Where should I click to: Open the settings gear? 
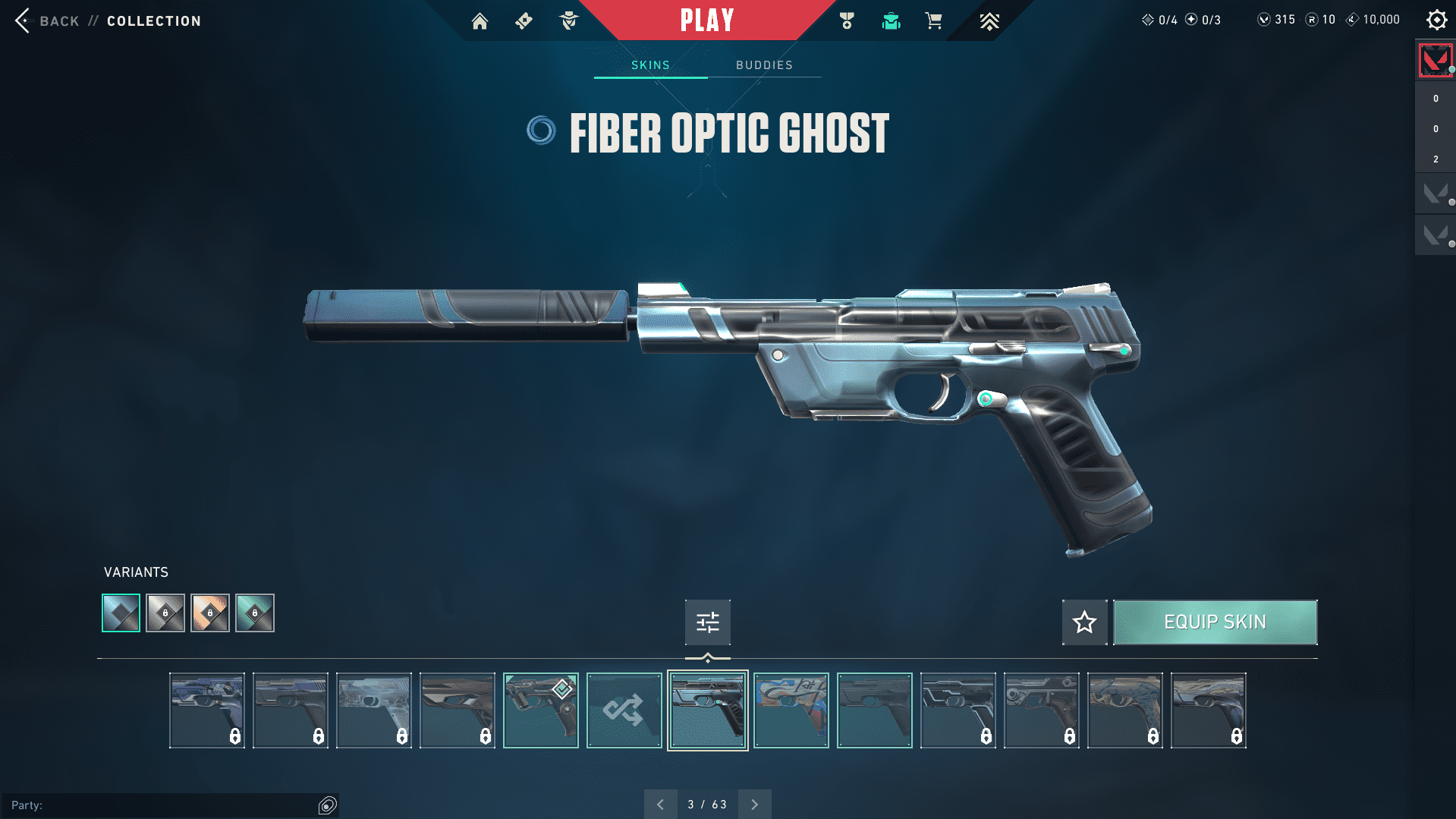click(1436, 20)
